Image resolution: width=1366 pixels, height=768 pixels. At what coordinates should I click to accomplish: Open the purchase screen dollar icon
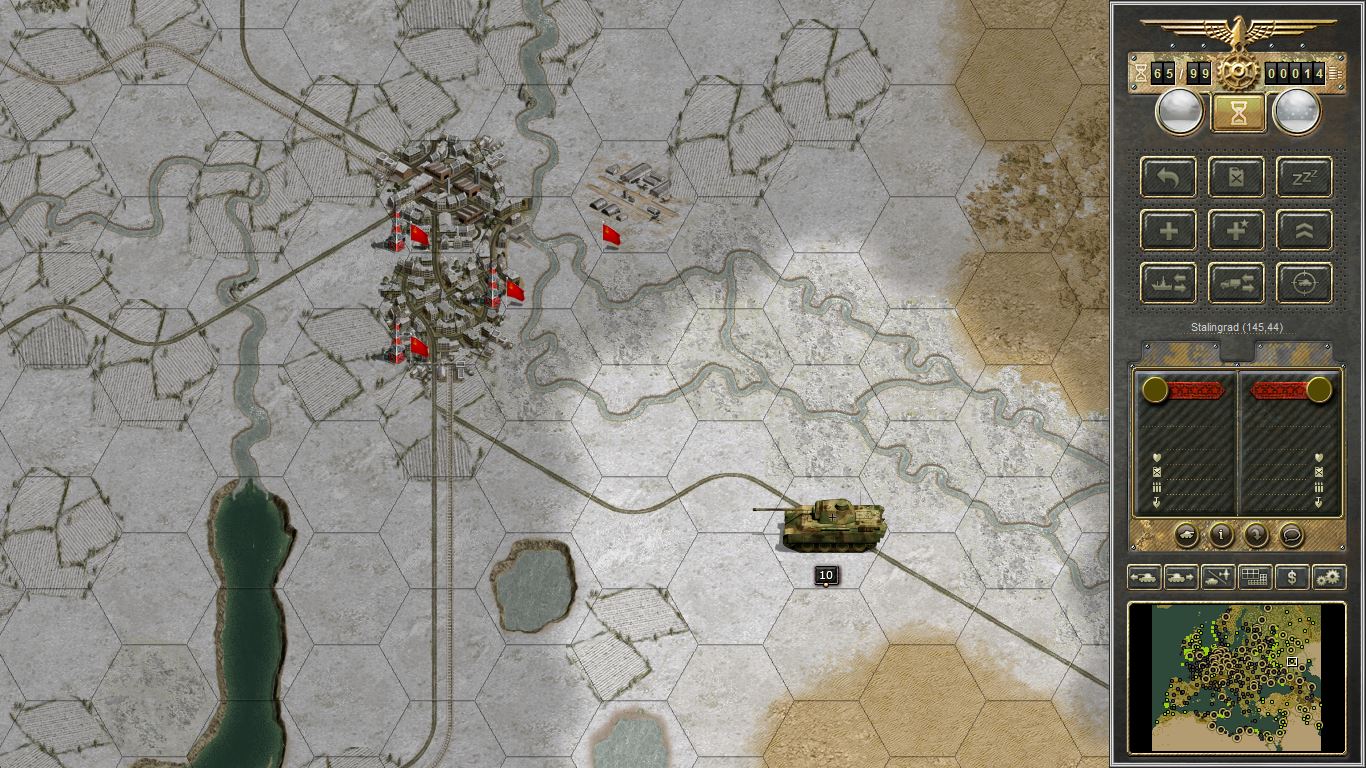[1290, 577]
